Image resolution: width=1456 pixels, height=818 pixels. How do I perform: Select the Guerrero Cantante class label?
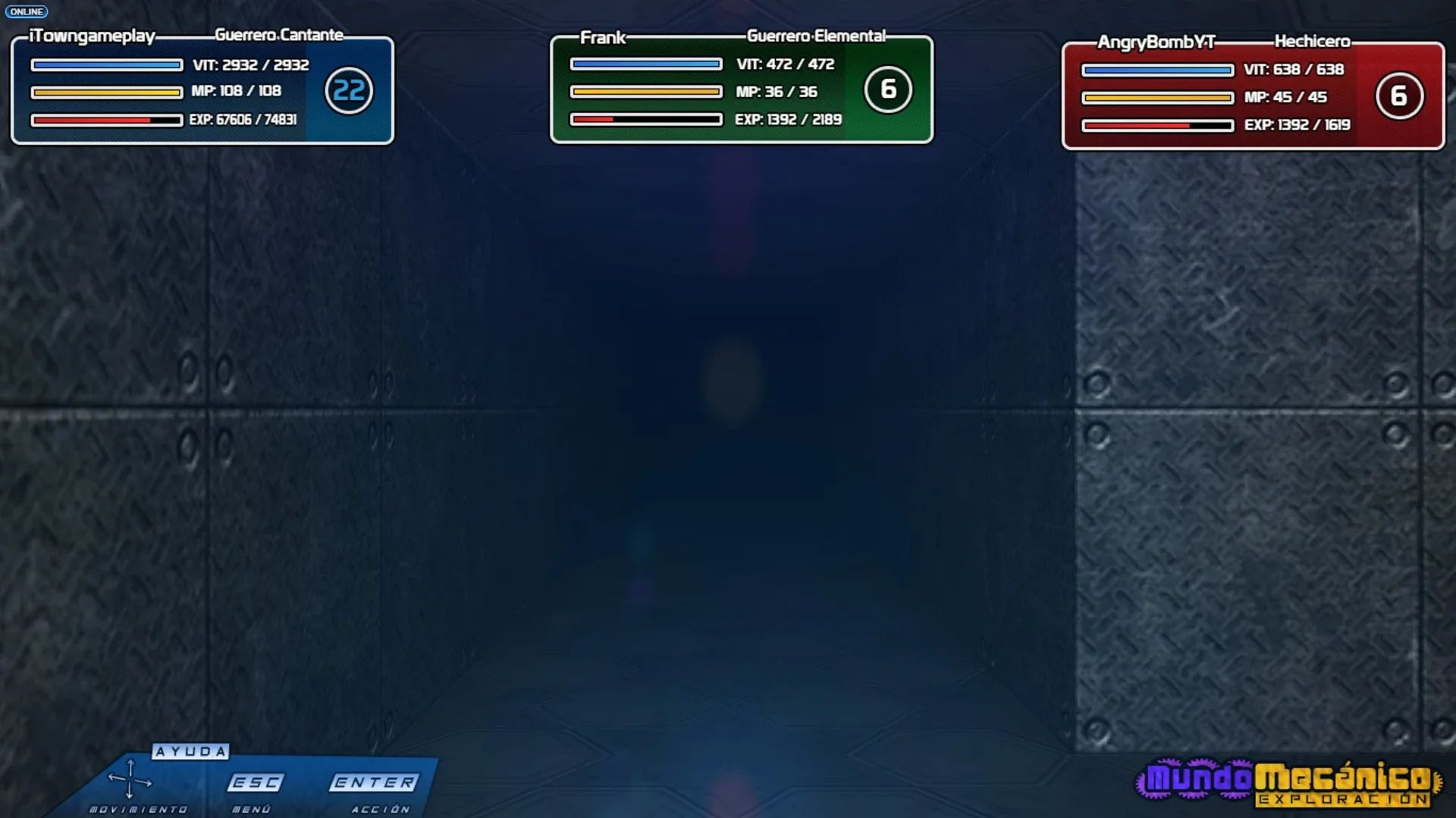[x=279, y=34]
